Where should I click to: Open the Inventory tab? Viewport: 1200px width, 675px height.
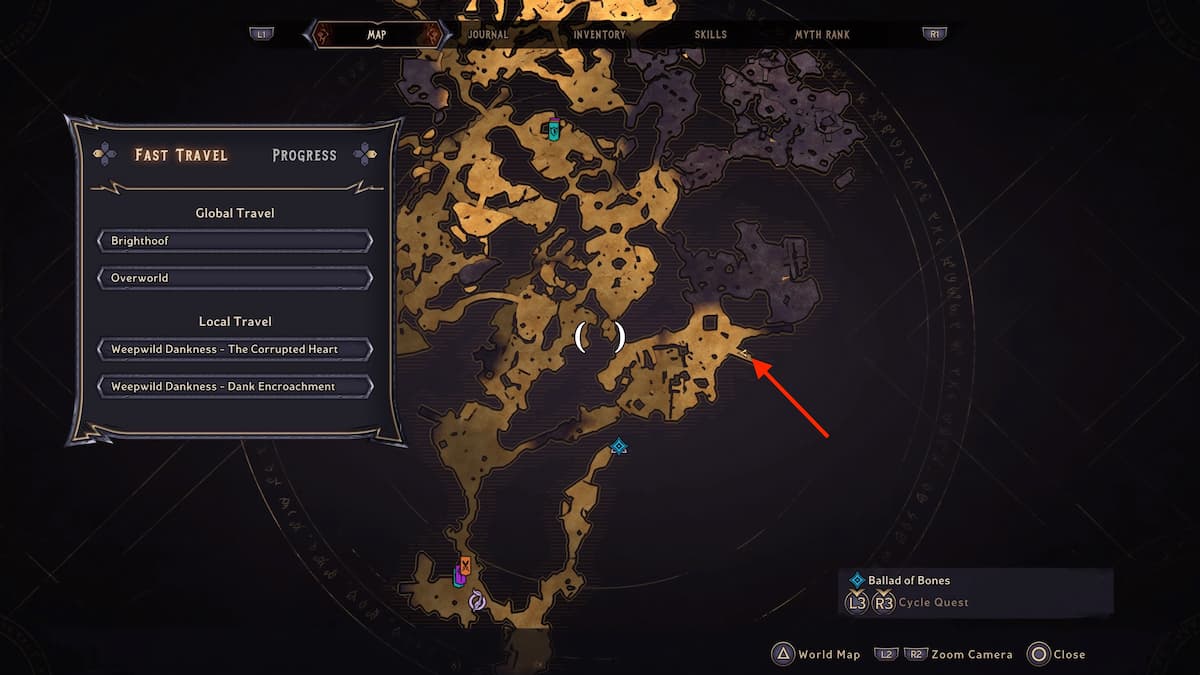(599, 34)
